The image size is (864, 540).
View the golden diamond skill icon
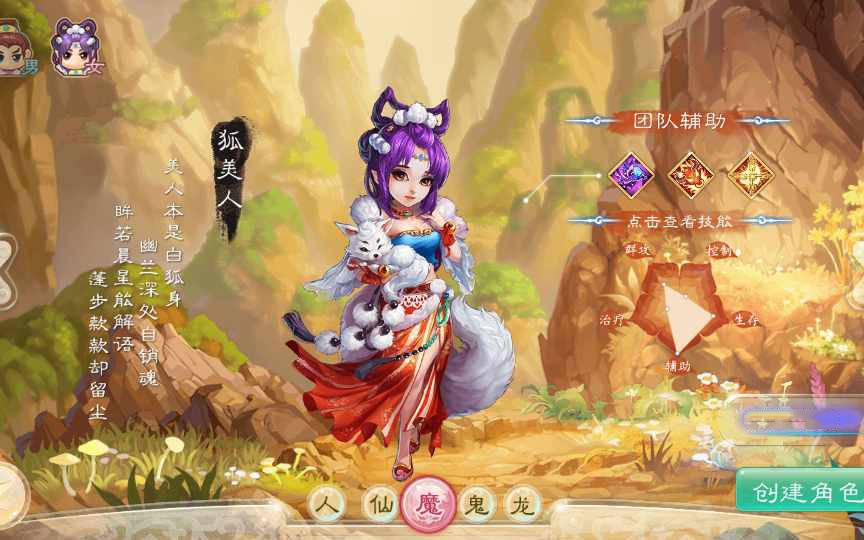pyautogui.click(x=749, y=175)
